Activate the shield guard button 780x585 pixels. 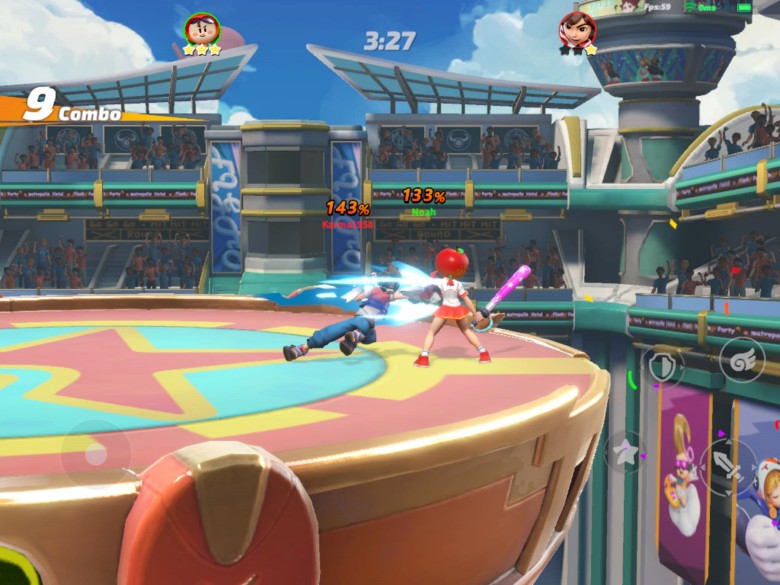click(662, 366)
